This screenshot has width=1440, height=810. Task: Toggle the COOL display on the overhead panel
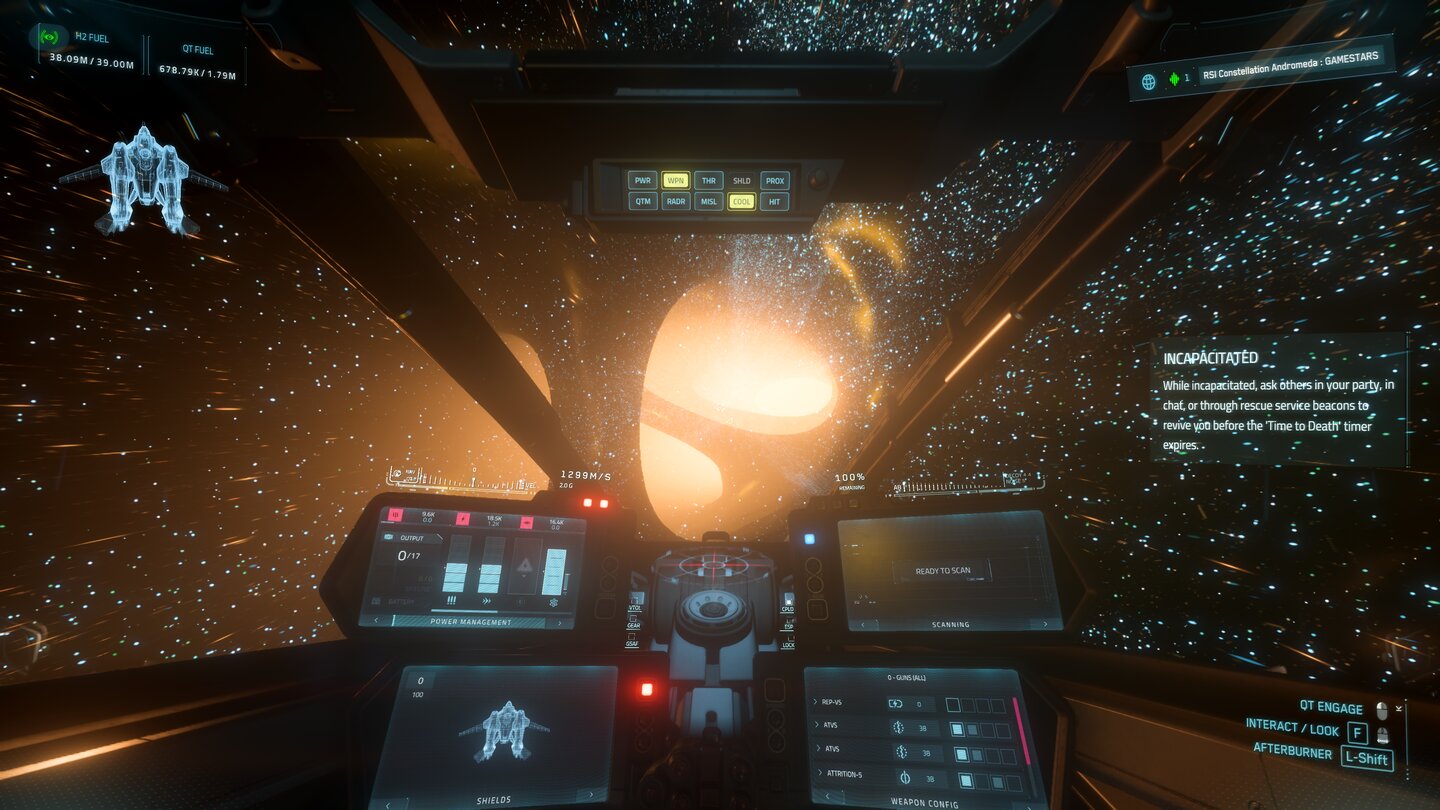(741, 201)
